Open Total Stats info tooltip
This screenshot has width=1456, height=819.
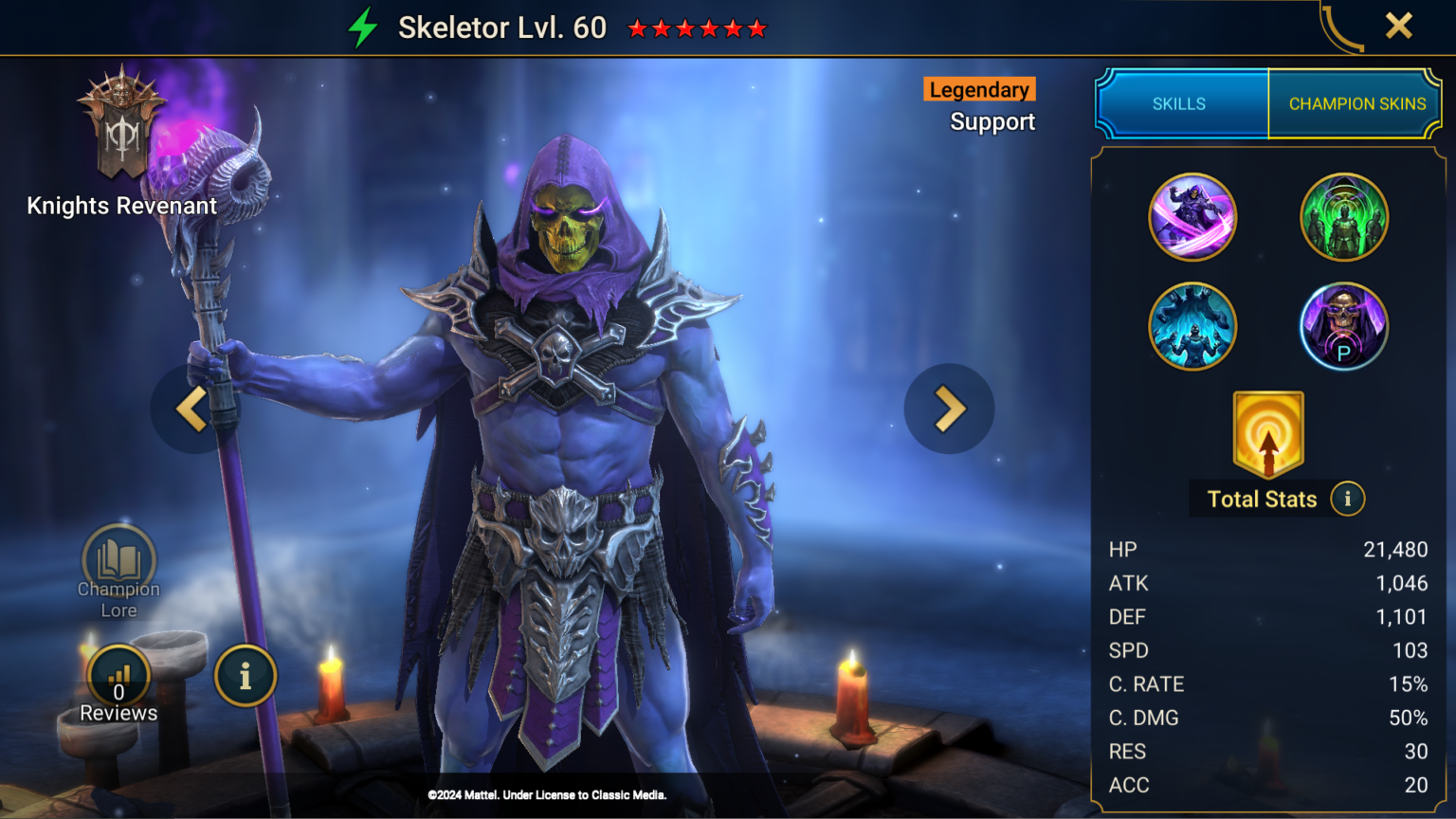1347,499
